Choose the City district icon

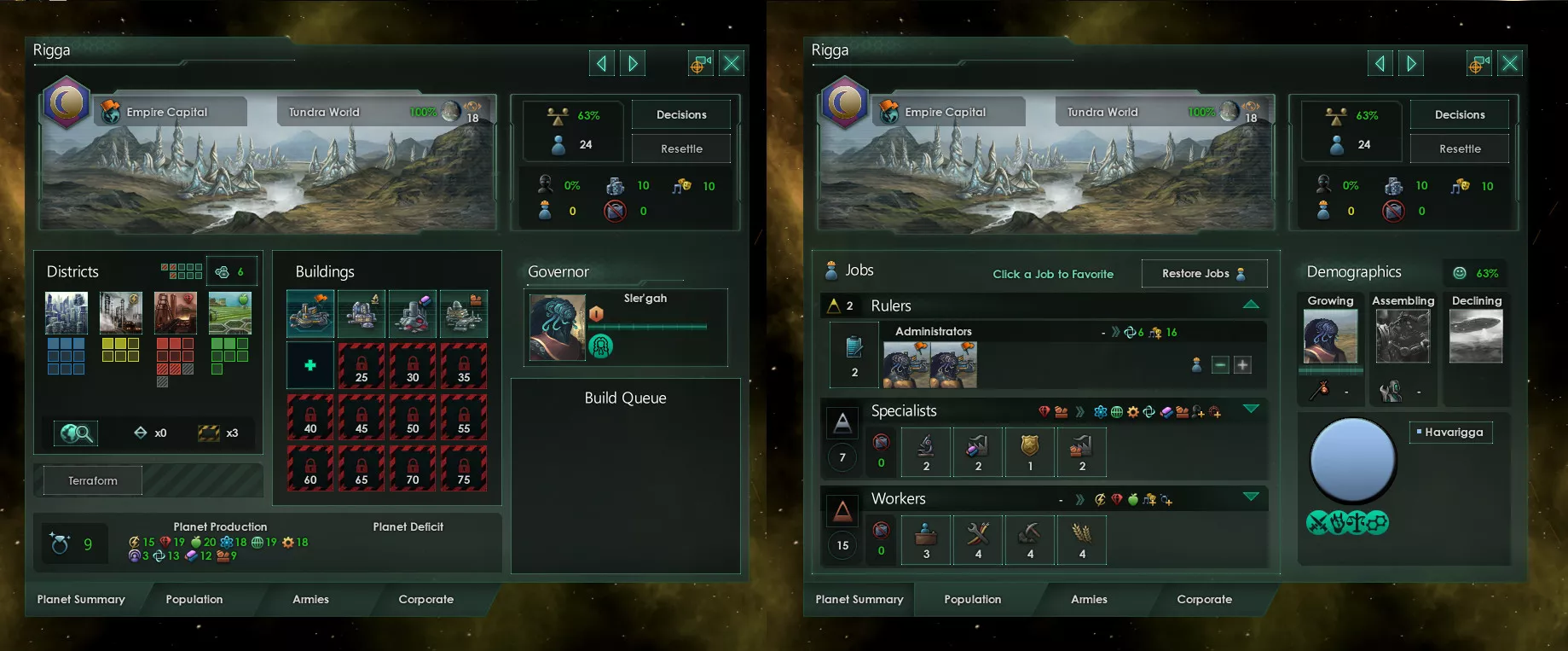pyautogui.click(x=67, y=313)
